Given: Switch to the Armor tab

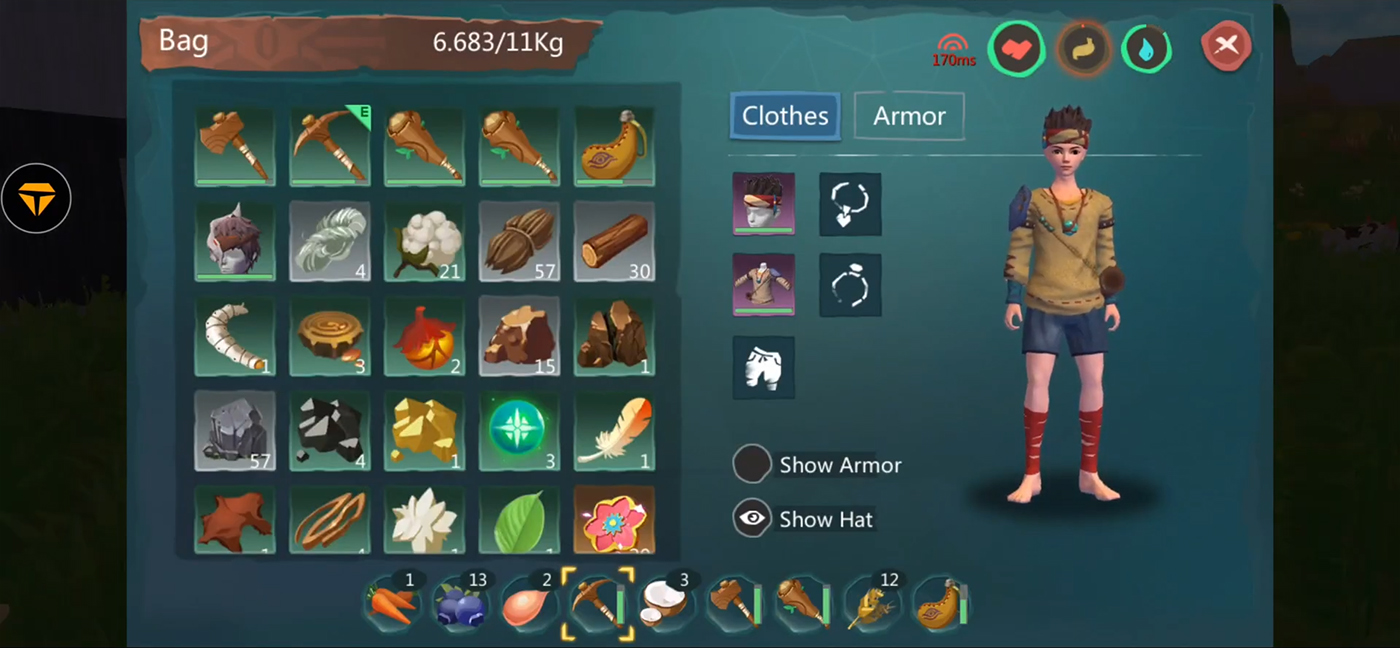Looking at the screenshot, I should click(909, 116).
